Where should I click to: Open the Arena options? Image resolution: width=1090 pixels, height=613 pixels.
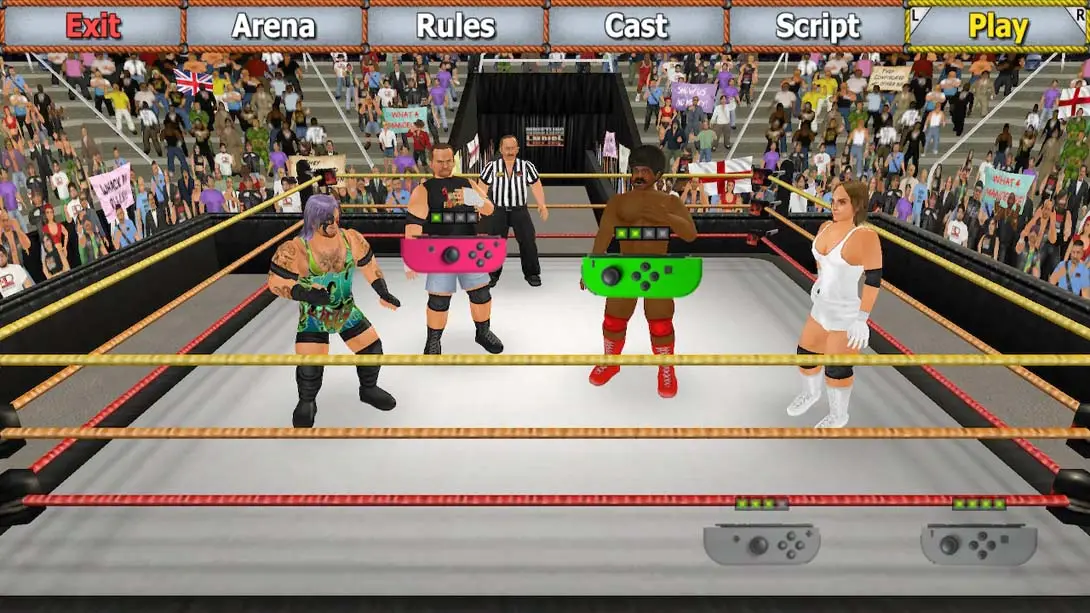point(274,26)
